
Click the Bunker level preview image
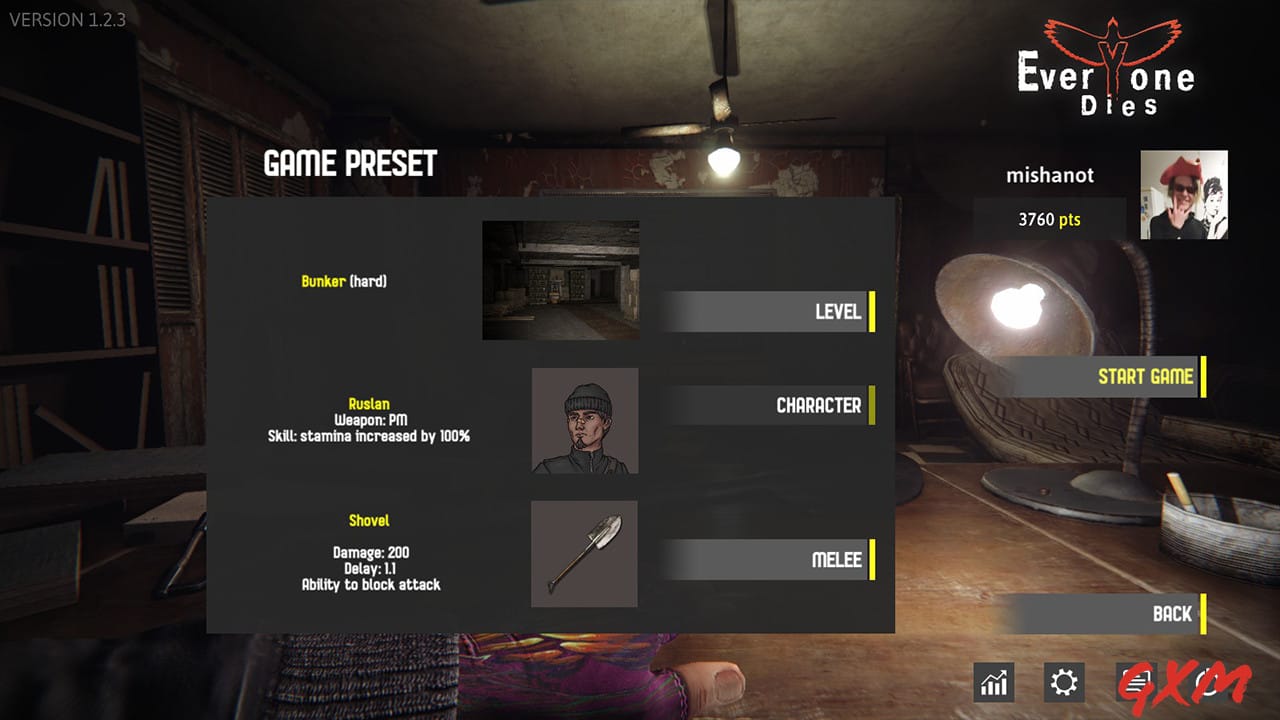[x=560, y=280]
